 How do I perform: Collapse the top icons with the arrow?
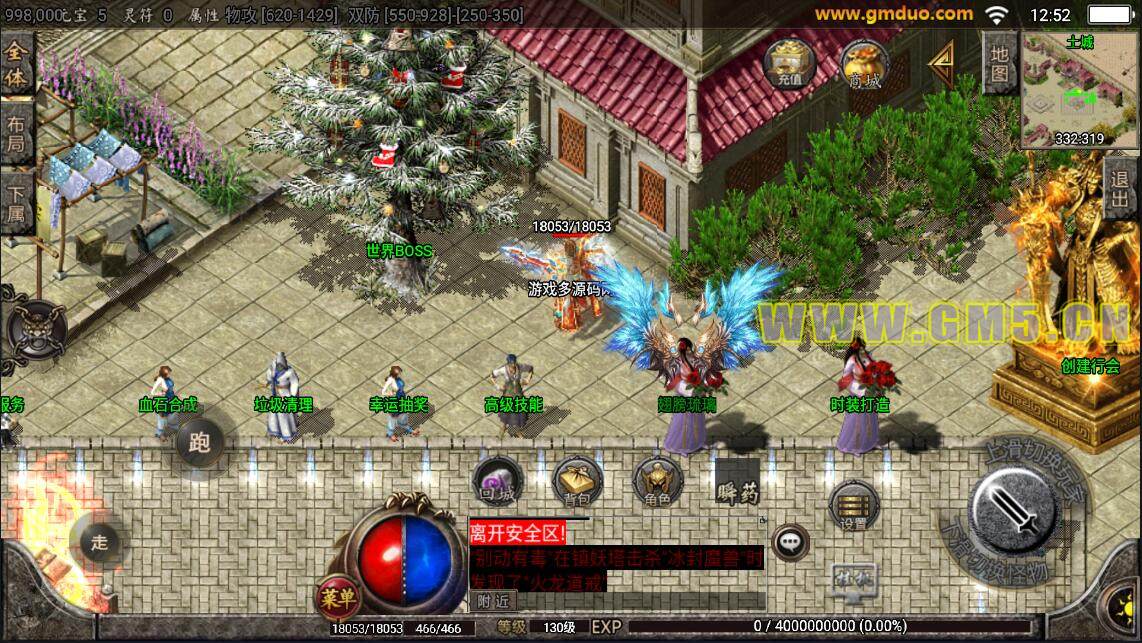tap(940, 63)
